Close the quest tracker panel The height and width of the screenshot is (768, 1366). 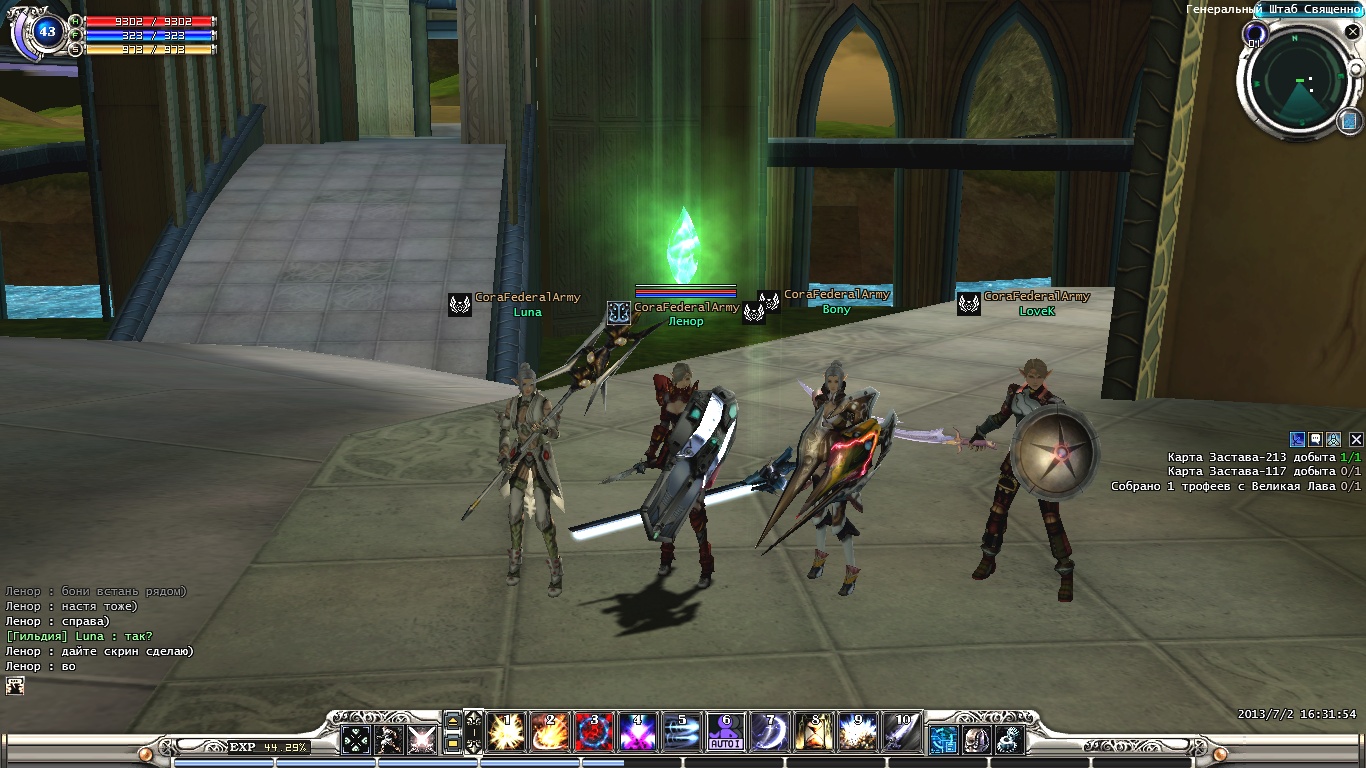coord(1356,439)
